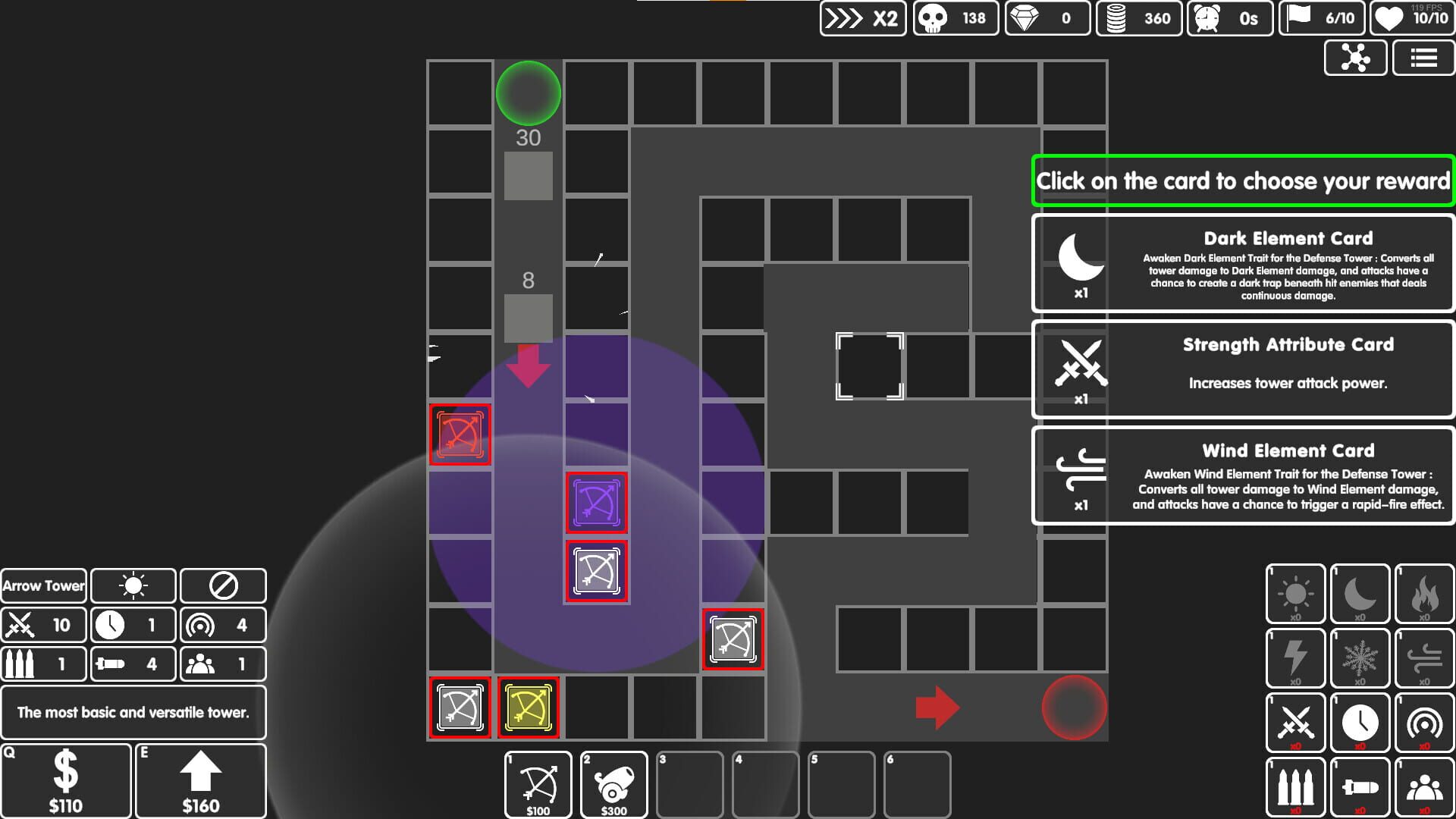Click the fire element icon

(x=1424, y=593)
